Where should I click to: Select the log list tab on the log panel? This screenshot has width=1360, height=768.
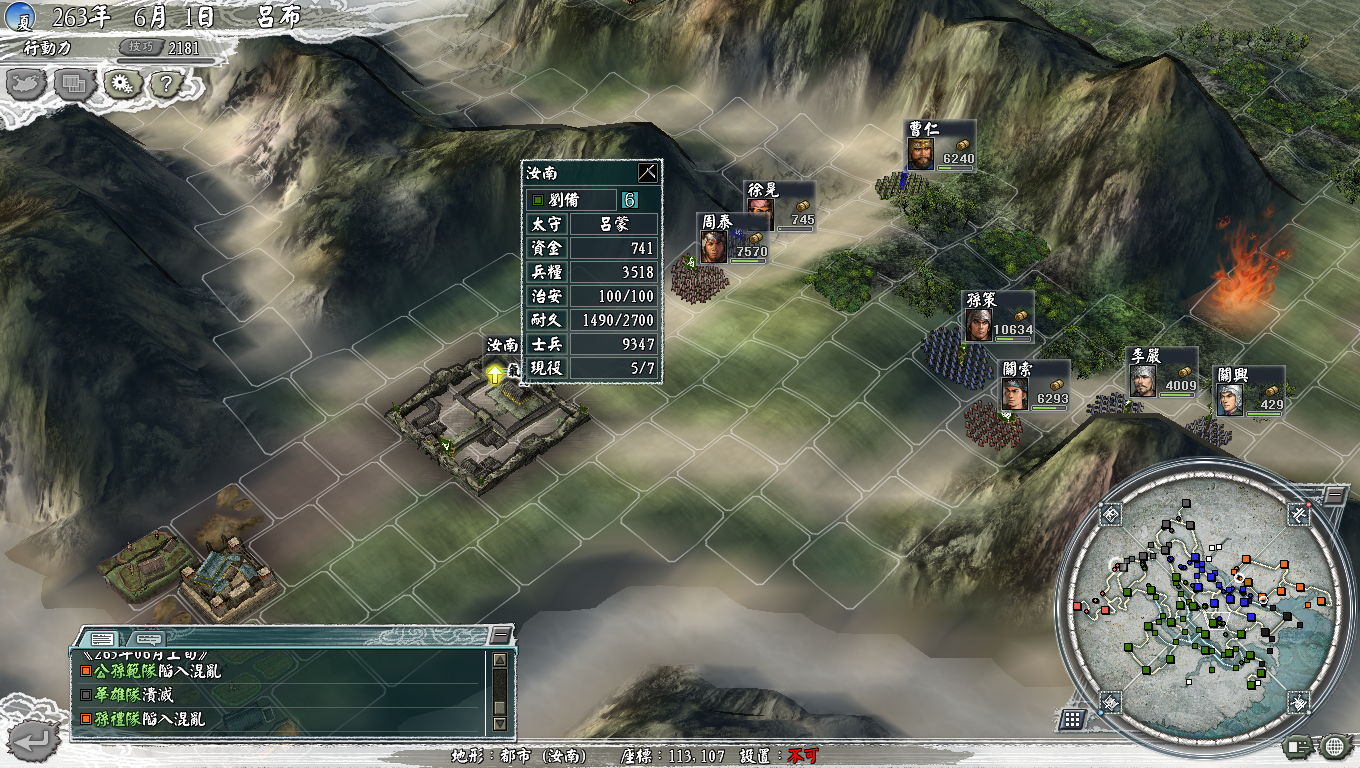tap(102, 638)
